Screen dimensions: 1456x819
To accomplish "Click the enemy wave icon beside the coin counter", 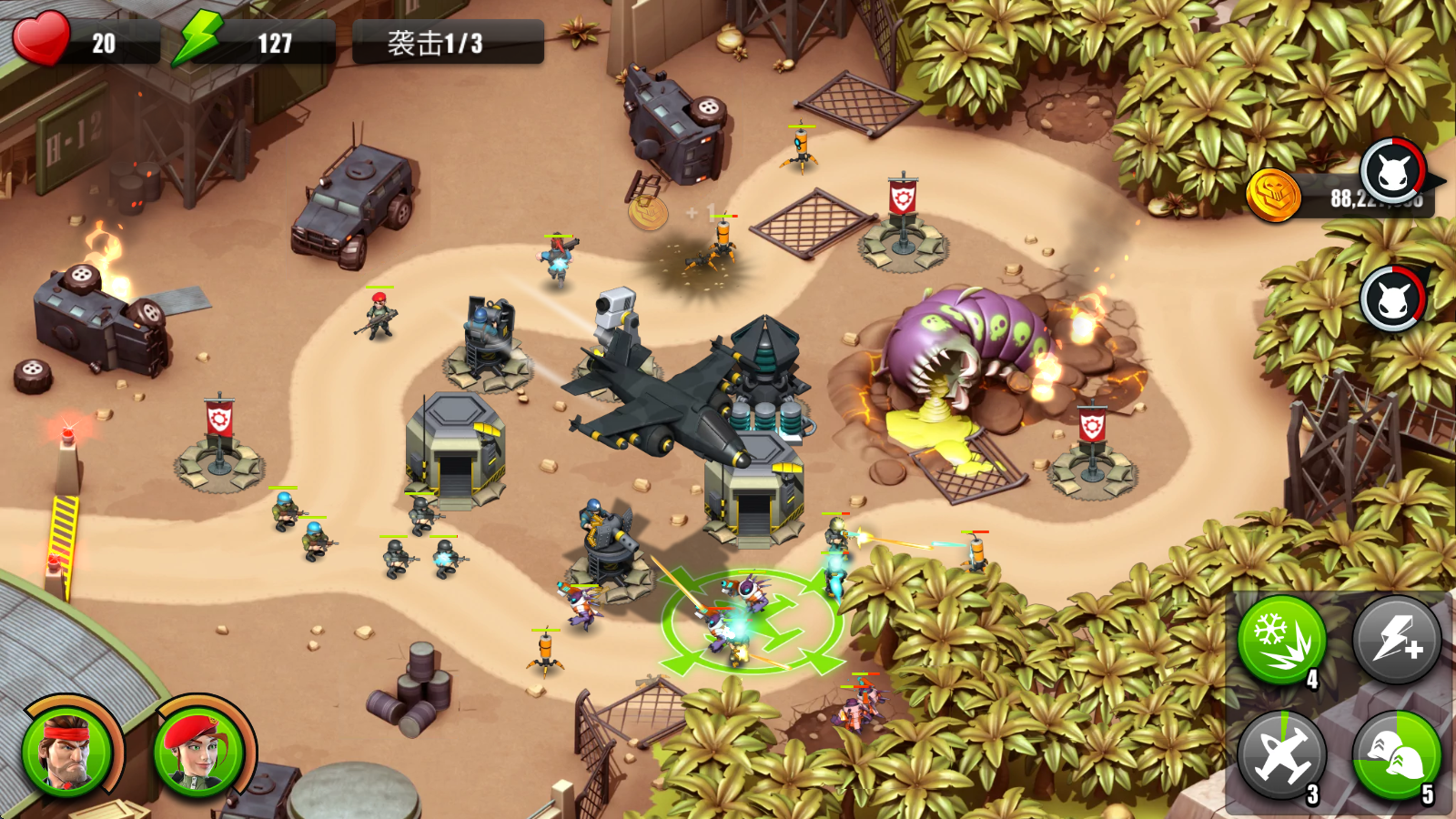I will click(x=1392, y=172).
